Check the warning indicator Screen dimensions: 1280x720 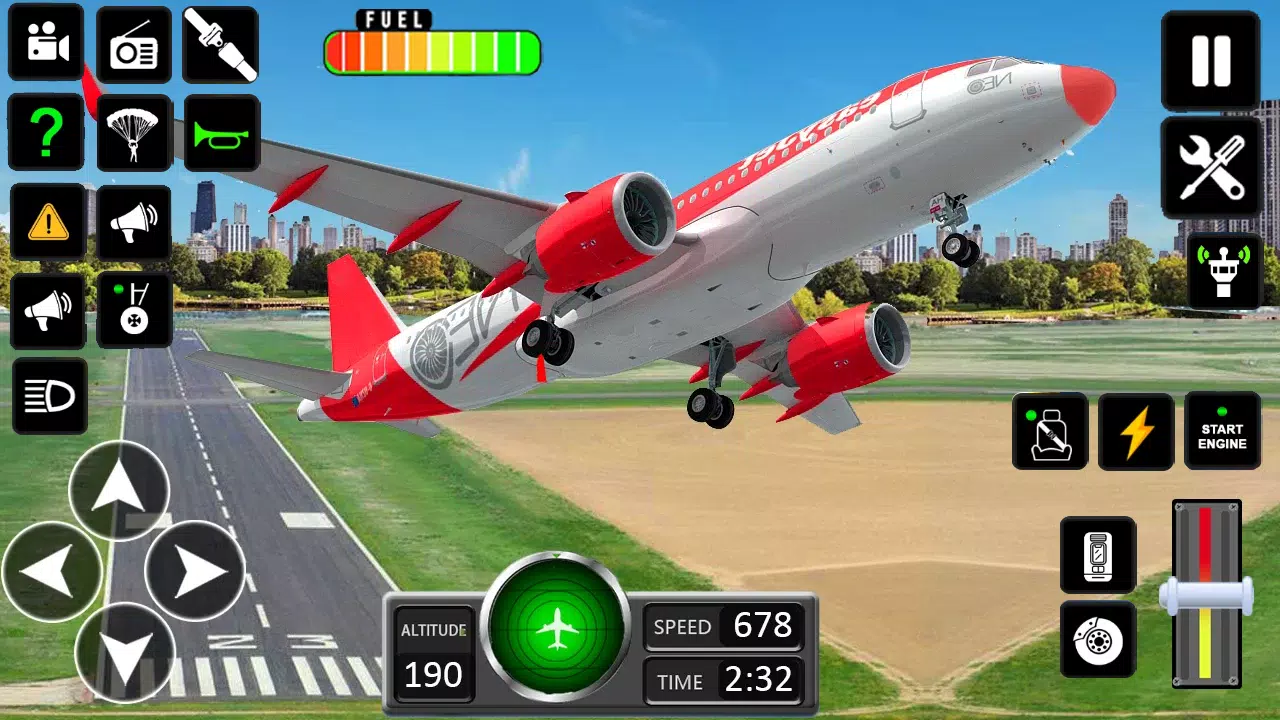click(x=45, y=222)
